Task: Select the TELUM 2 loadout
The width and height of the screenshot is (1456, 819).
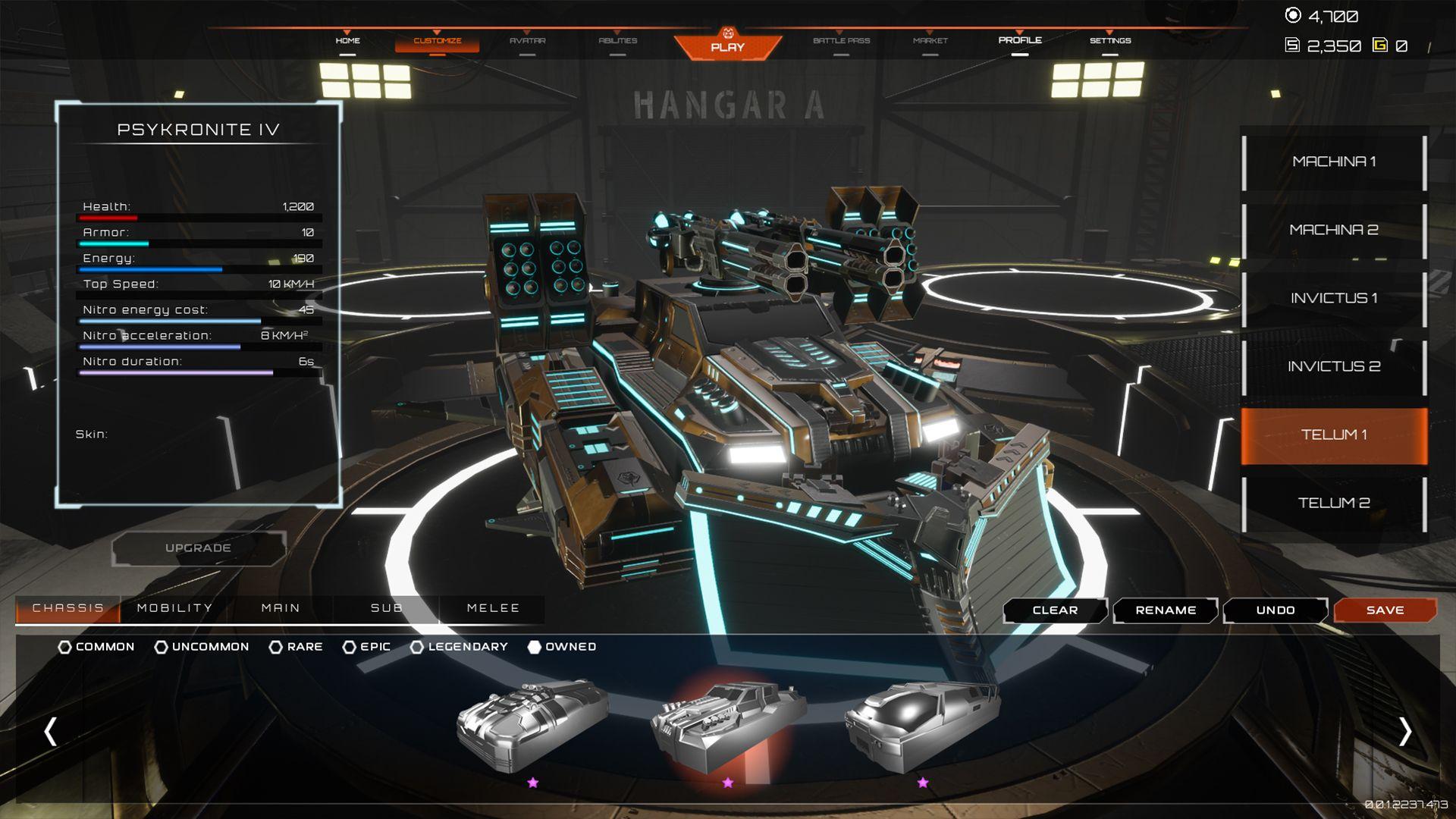Action: coord(1335,502)
